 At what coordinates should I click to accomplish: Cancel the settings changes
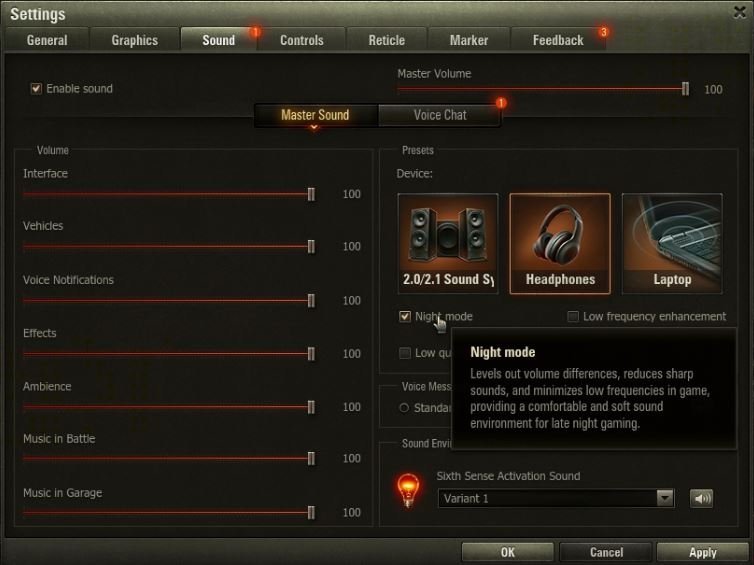pos(606,552)
